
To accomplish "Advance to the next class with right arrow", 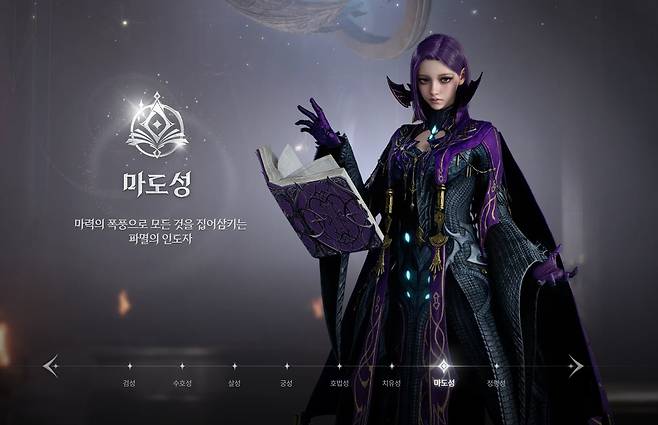I will (x=575, y=366).
